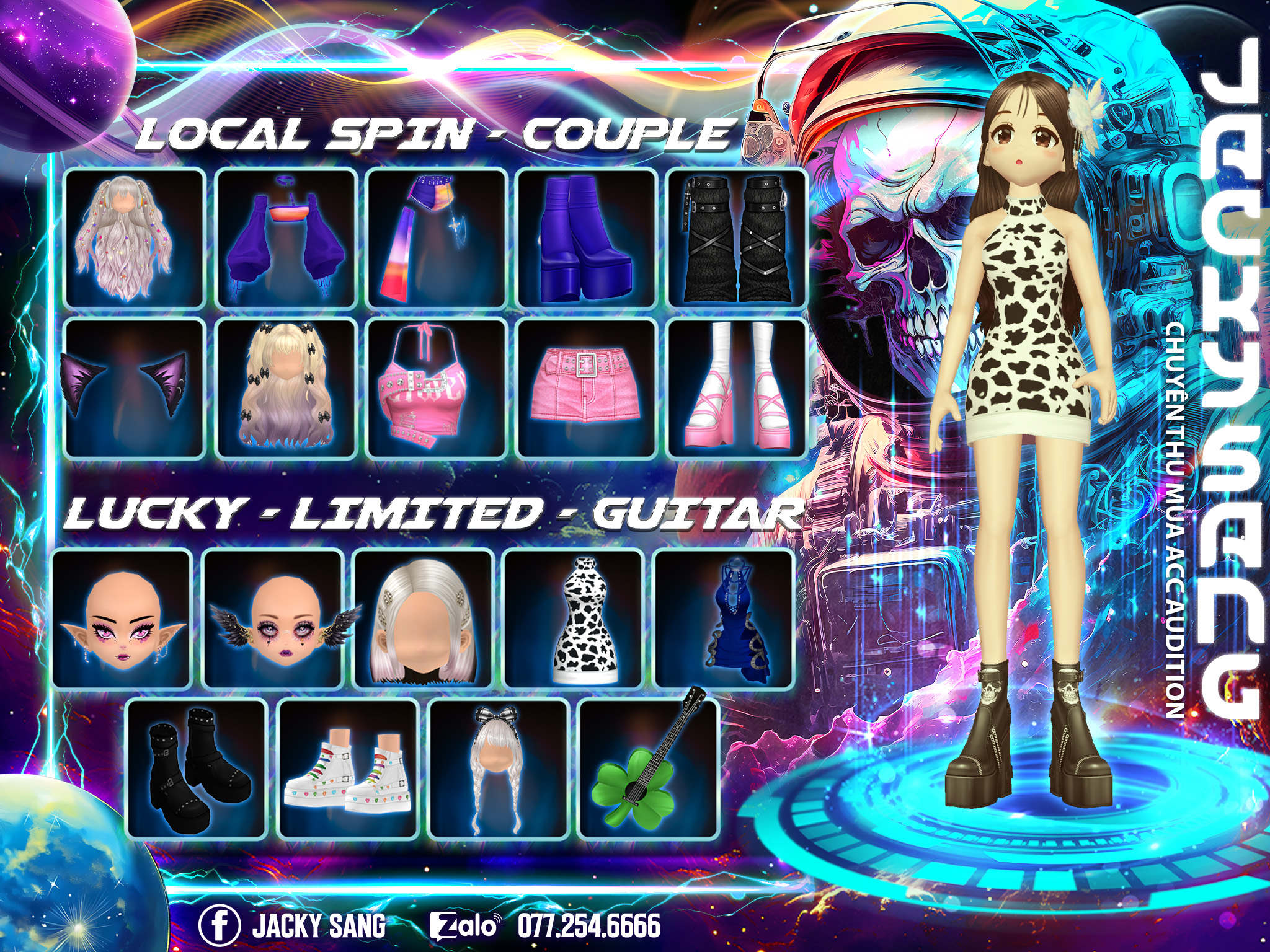Choose the black strapped leg warmers
This screenshot has height=952, width=1270.
click(737, 238)
